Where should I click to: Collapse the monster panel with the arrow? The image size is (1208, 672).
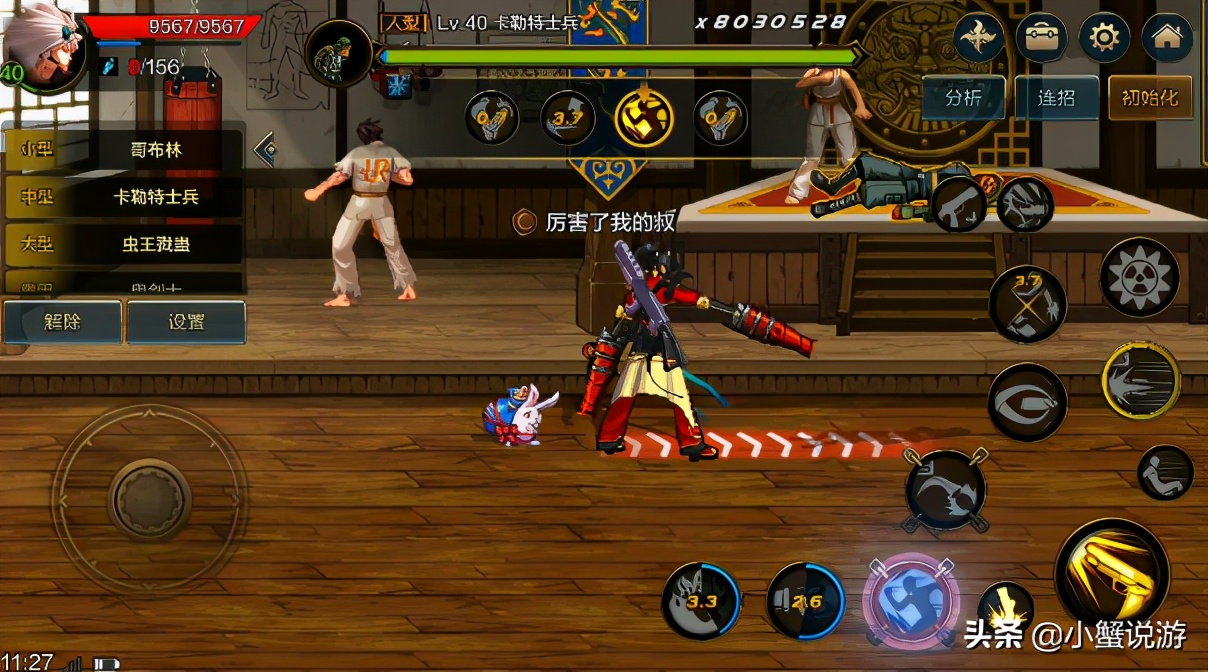tap(266, 150)
